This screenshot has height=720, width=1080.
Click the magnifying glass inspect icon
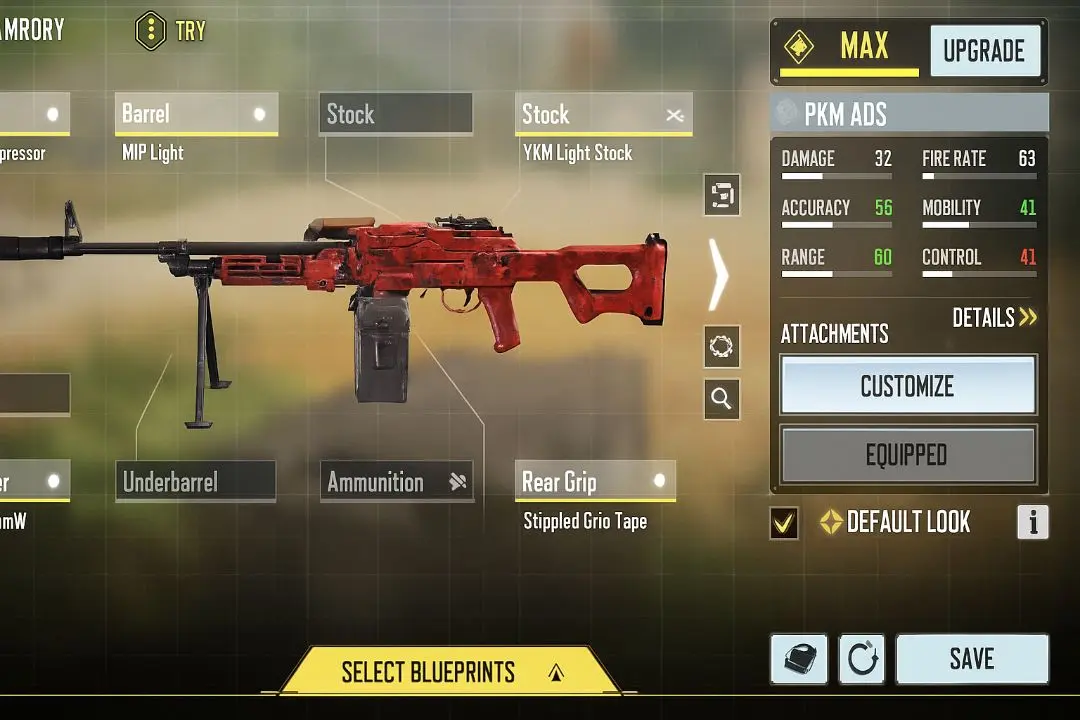(x=721, y=399)
